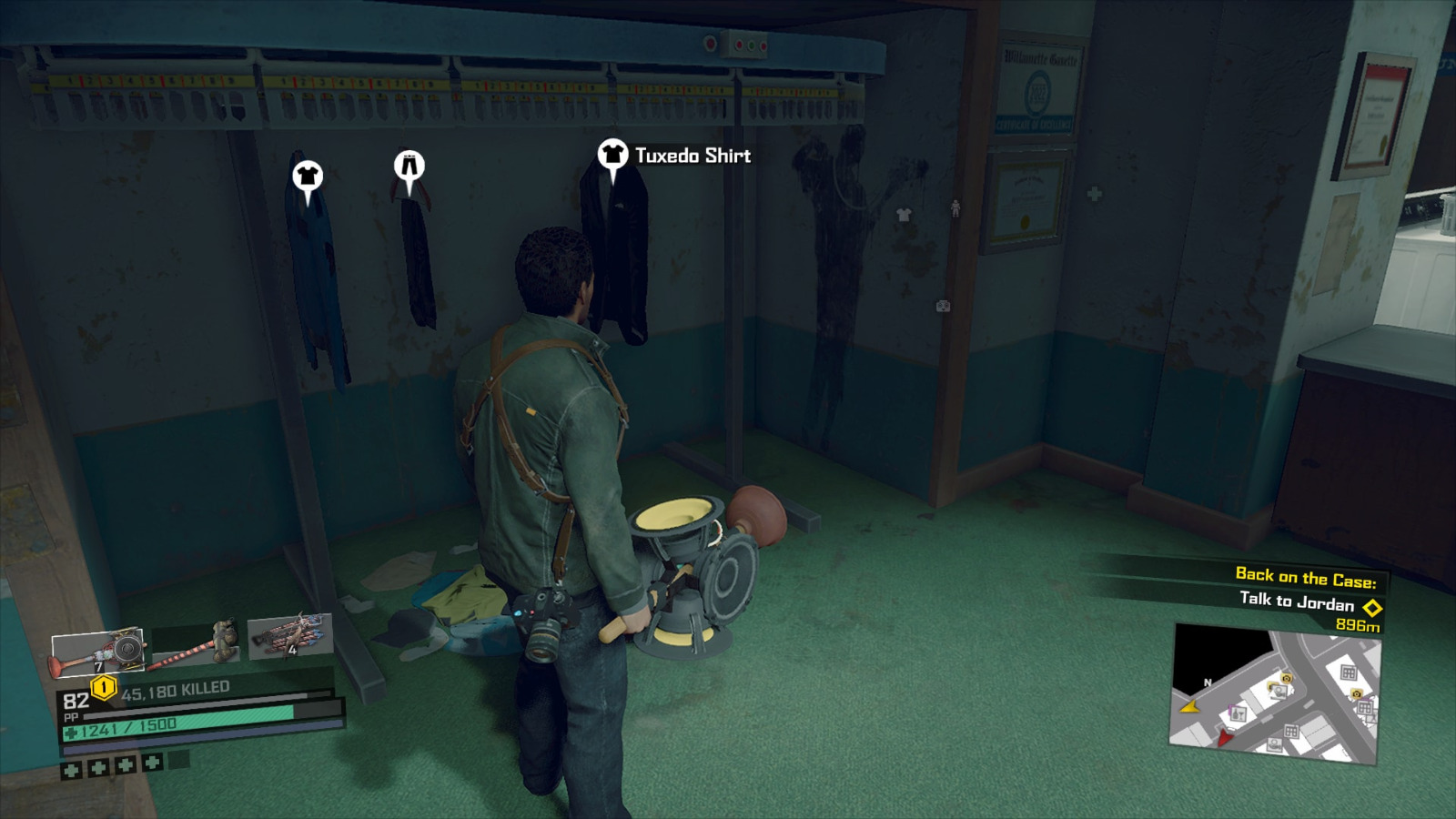Select the camera photo-op icon on the minimap
The image size is (1456, 819).
(x=1286, y=678)
